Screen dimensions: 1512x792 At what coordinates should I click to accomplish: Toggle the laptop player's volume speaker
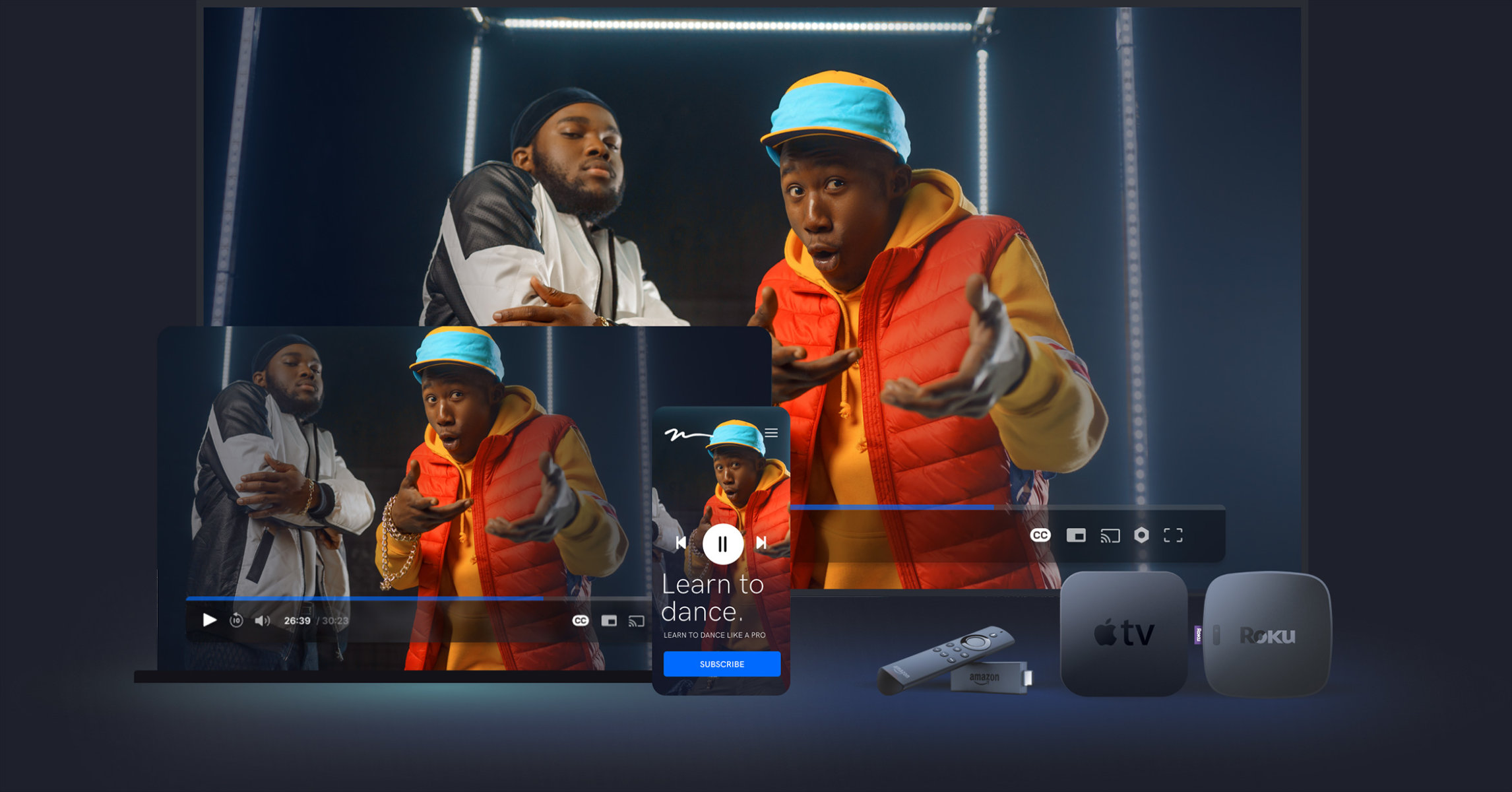pyautogui.click(x=262, y=620)
